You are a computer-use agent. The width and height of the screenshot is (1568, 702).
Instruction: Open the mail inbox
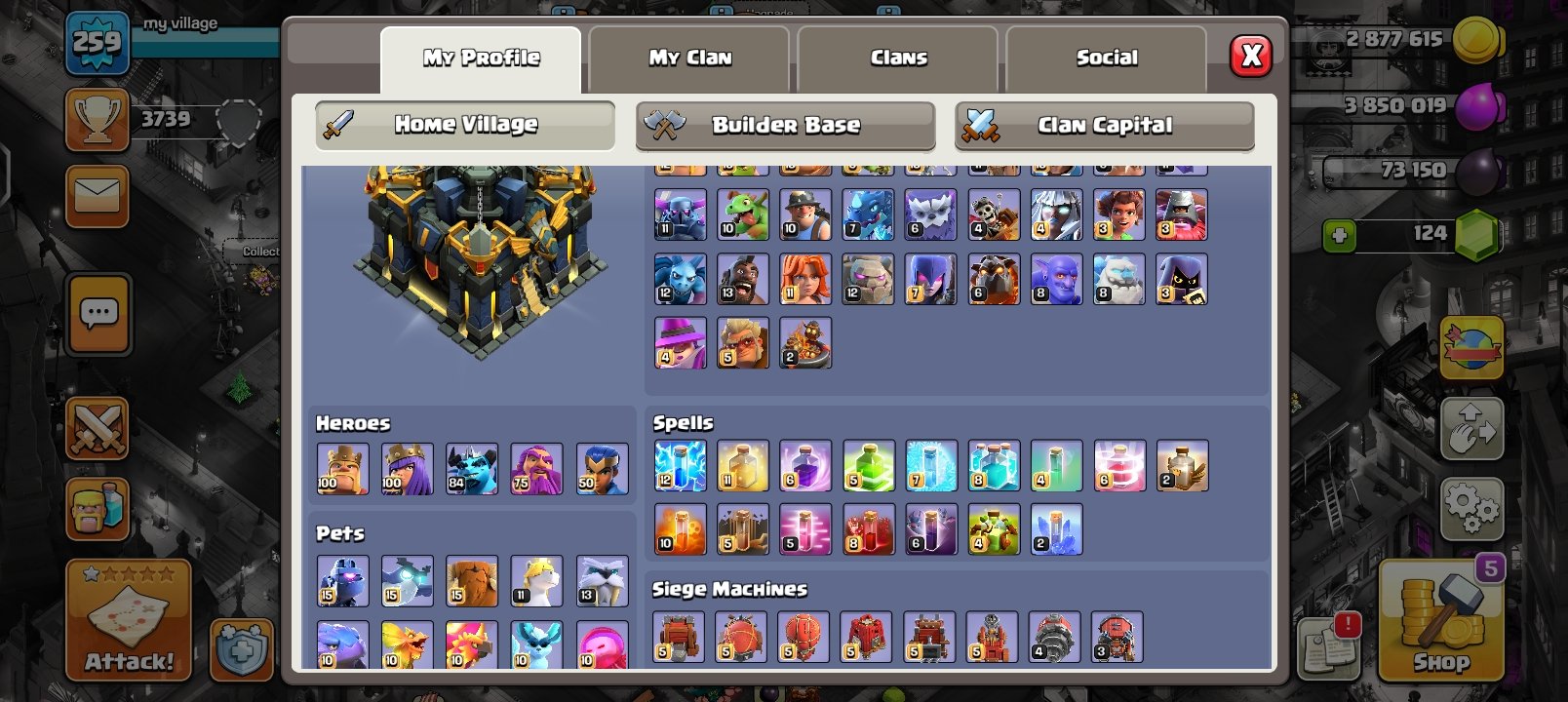click(97, 197)
